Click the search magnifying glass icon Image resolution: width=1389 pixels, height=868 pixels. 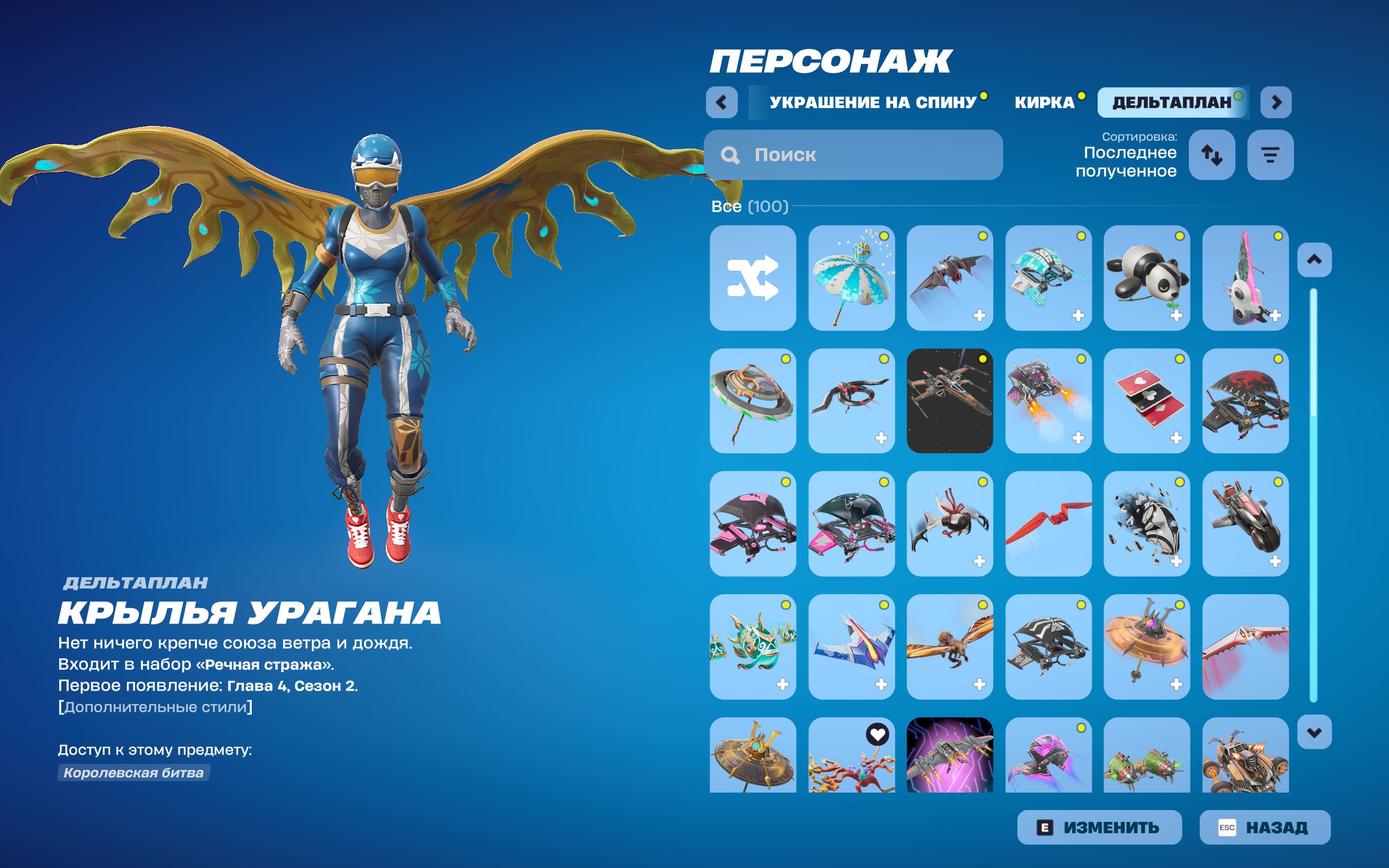coord(730,156)
